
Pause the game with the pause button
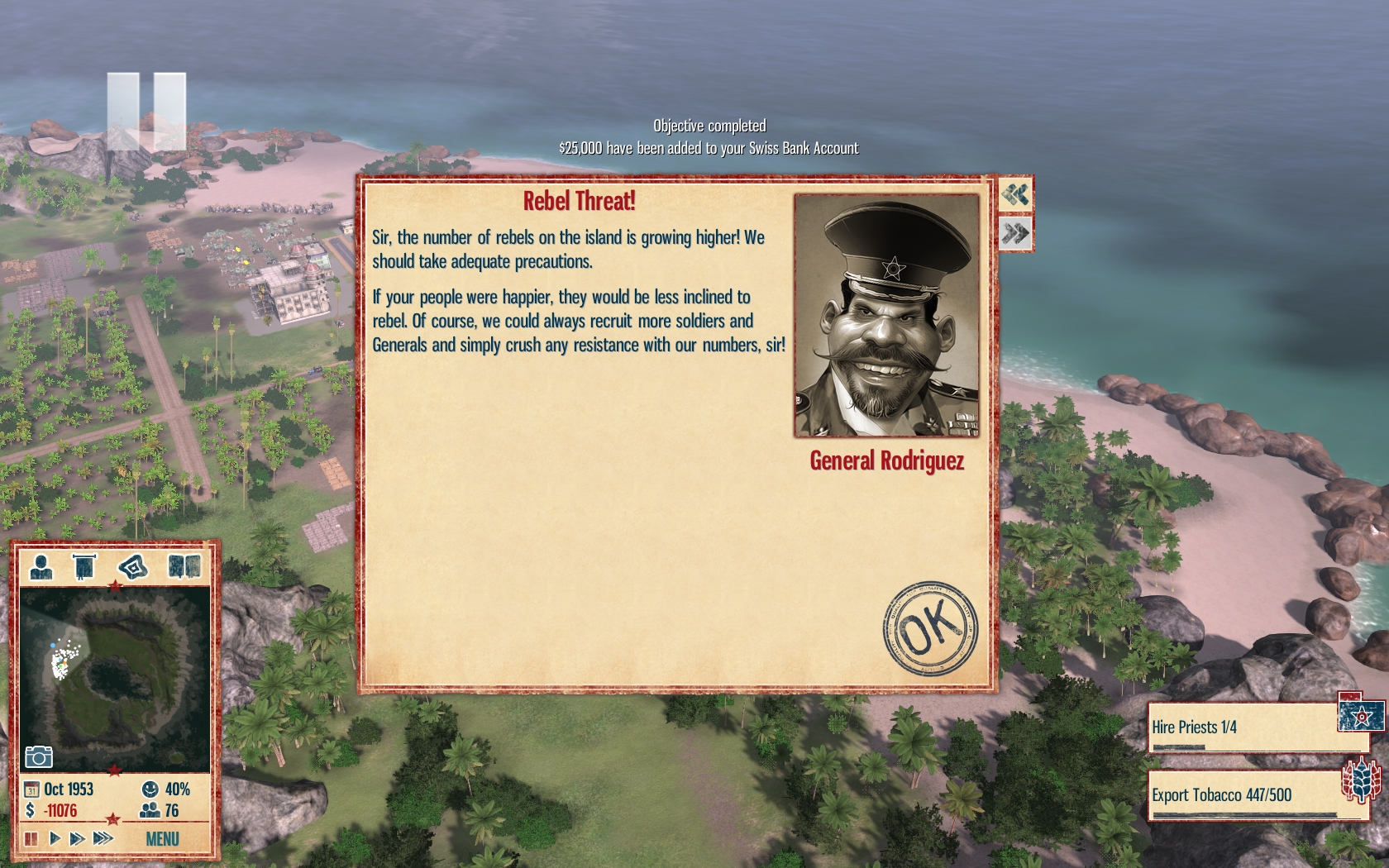31,838
